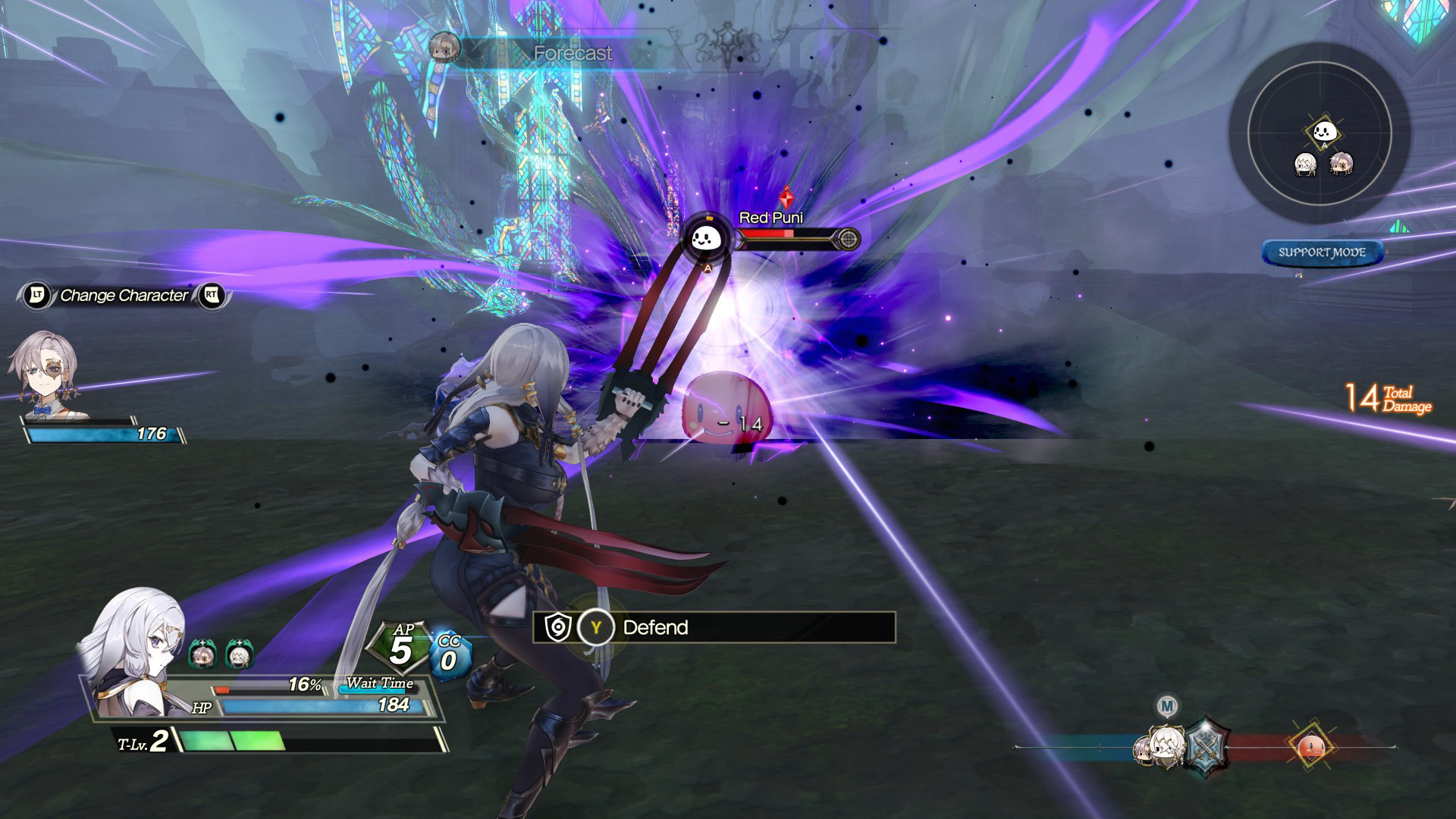Select the Change Character label
This screenshot has height=819, width=1456.
pos(124,296)
